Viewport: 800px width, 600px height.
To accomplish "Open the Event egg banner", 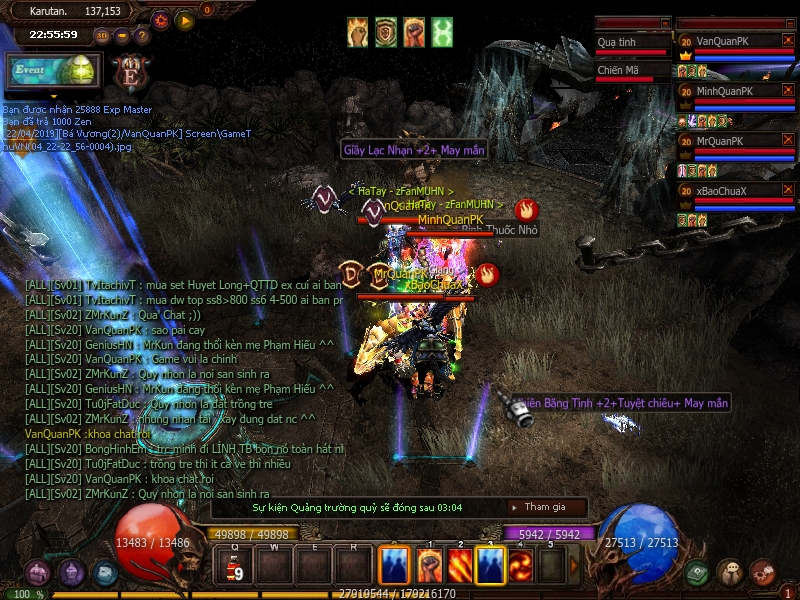I will (x=52, y=72).
